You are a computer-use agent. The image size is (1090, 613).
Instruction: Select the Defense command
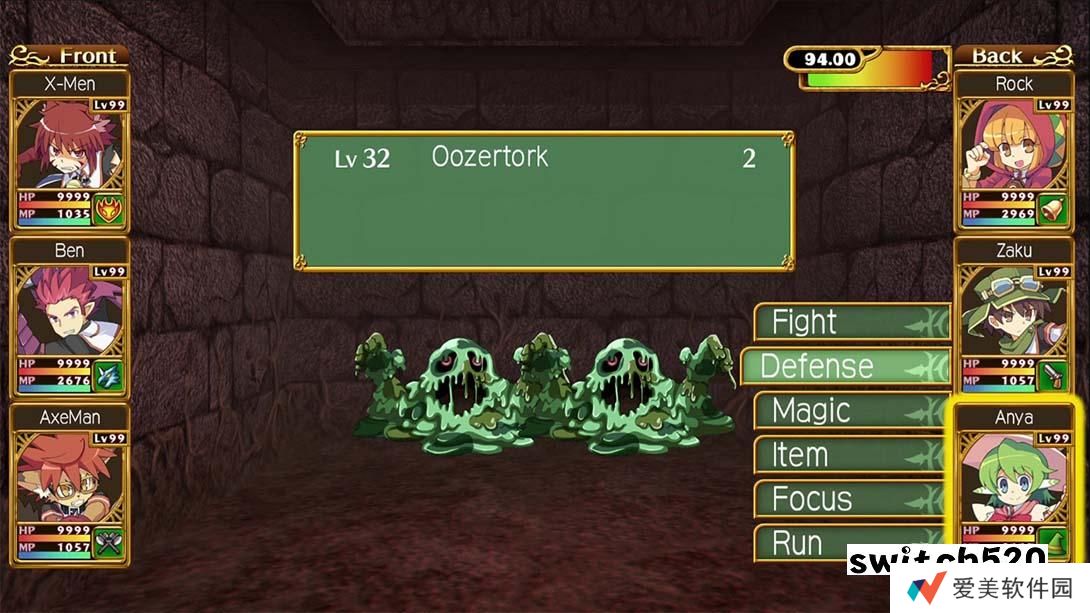[843, 366]
